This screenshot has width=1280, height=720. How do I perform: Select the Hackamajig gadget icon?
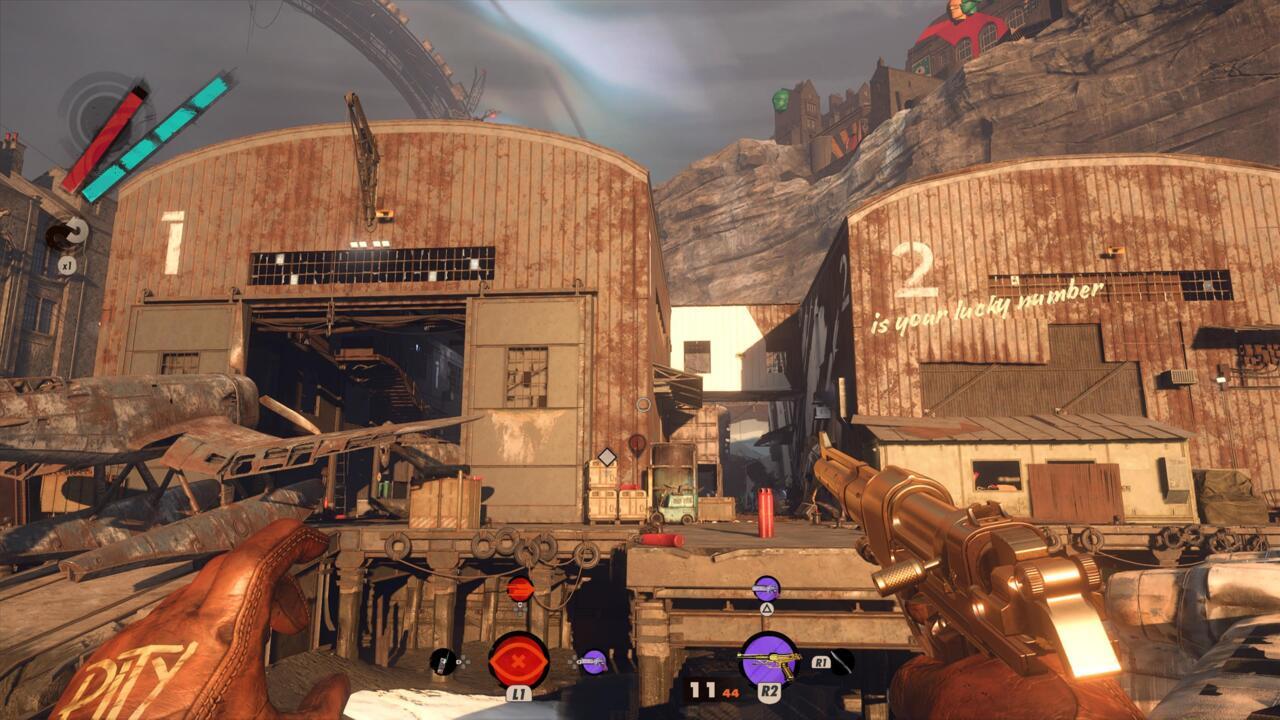(442, 661)
